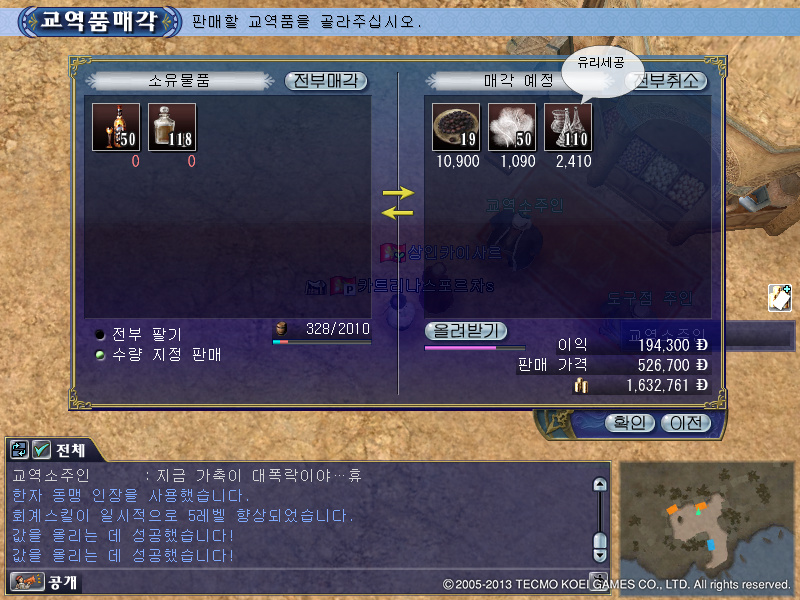Select the white feathers item with quantity 50
800x600 pixels.
(x=512, y=128)
